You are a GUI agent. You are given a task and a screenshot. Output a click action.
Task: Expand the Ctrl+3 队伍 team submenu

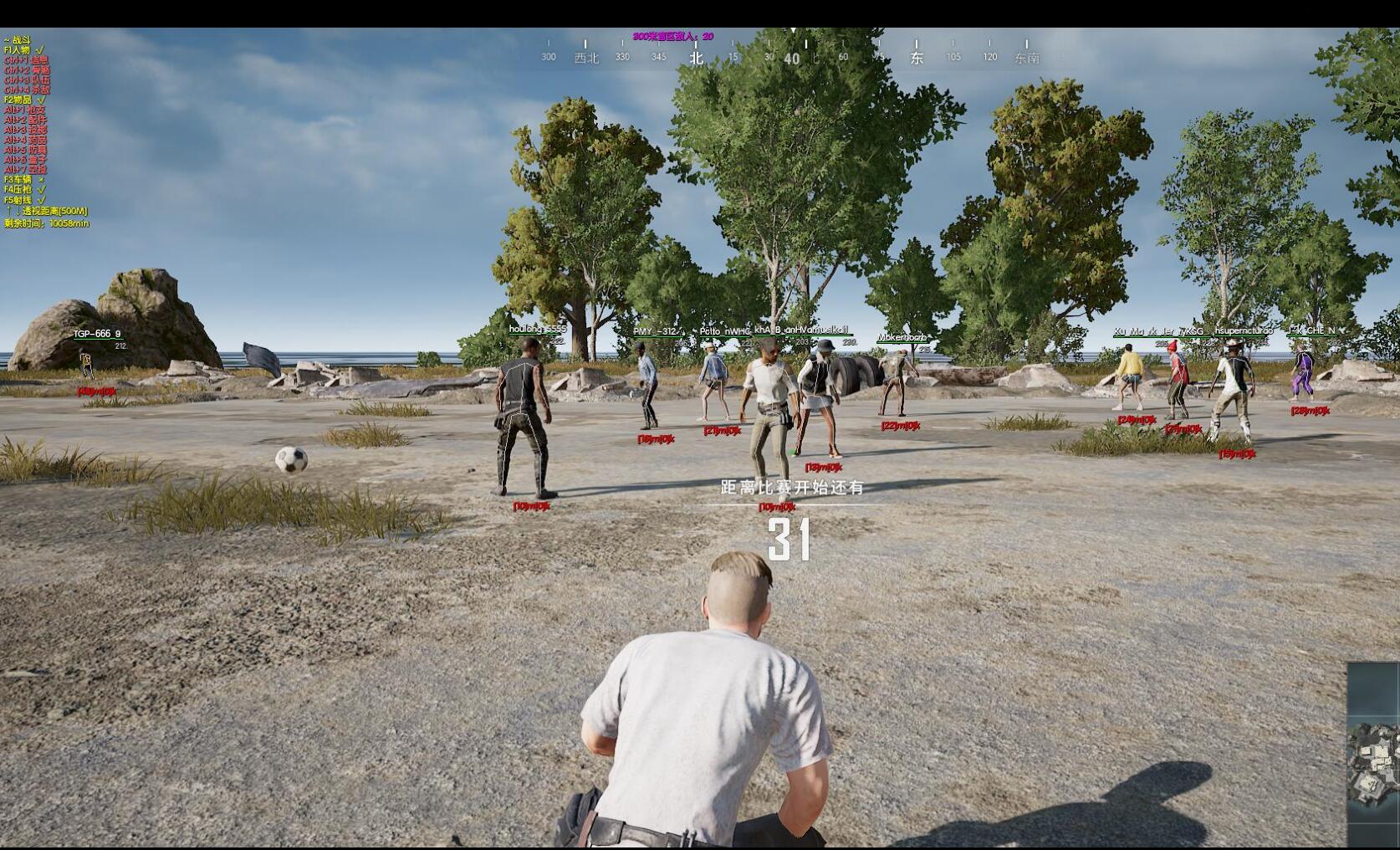click(25, 81)
